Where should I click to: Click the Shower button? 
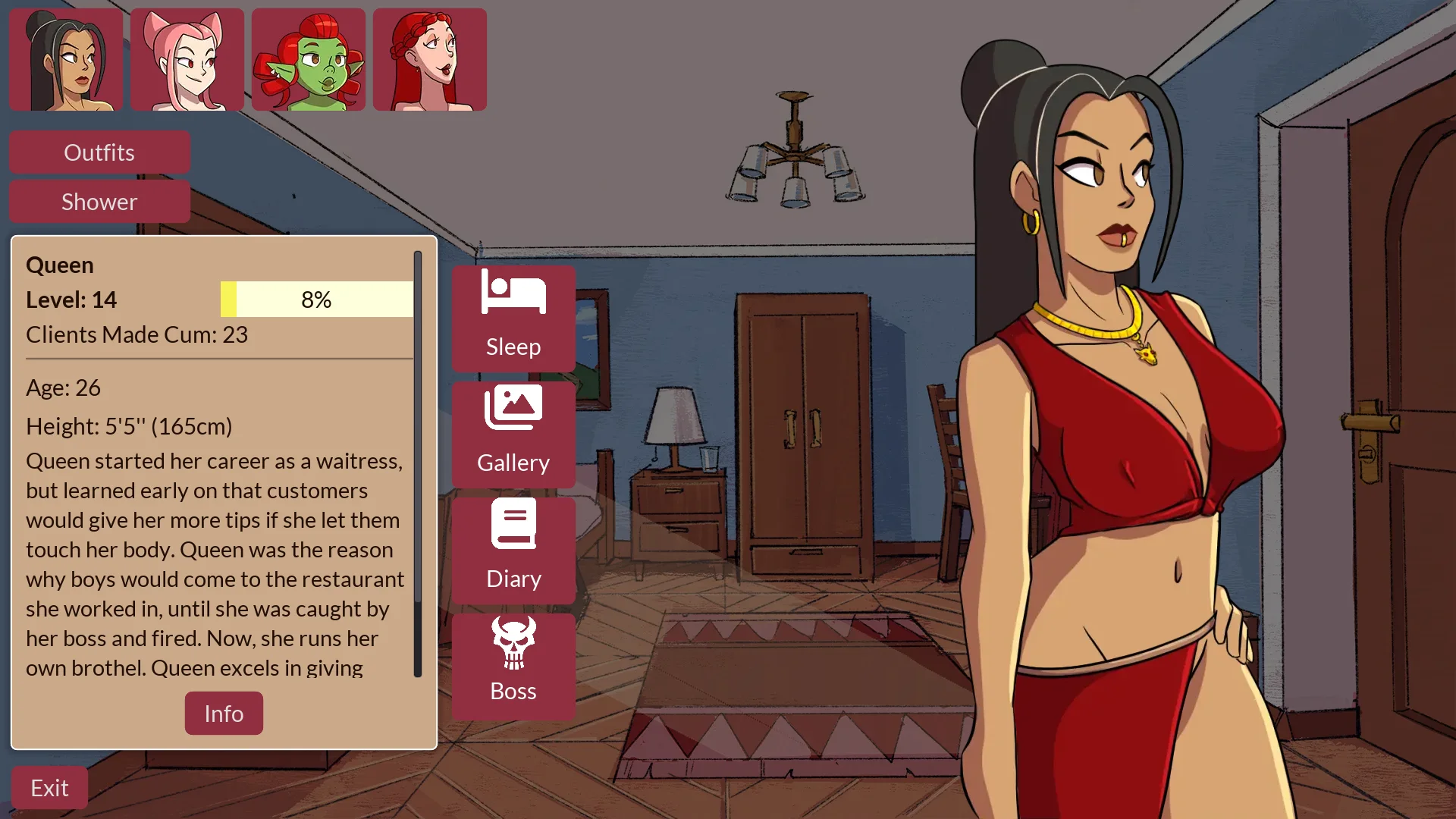(x=99, y=202)
